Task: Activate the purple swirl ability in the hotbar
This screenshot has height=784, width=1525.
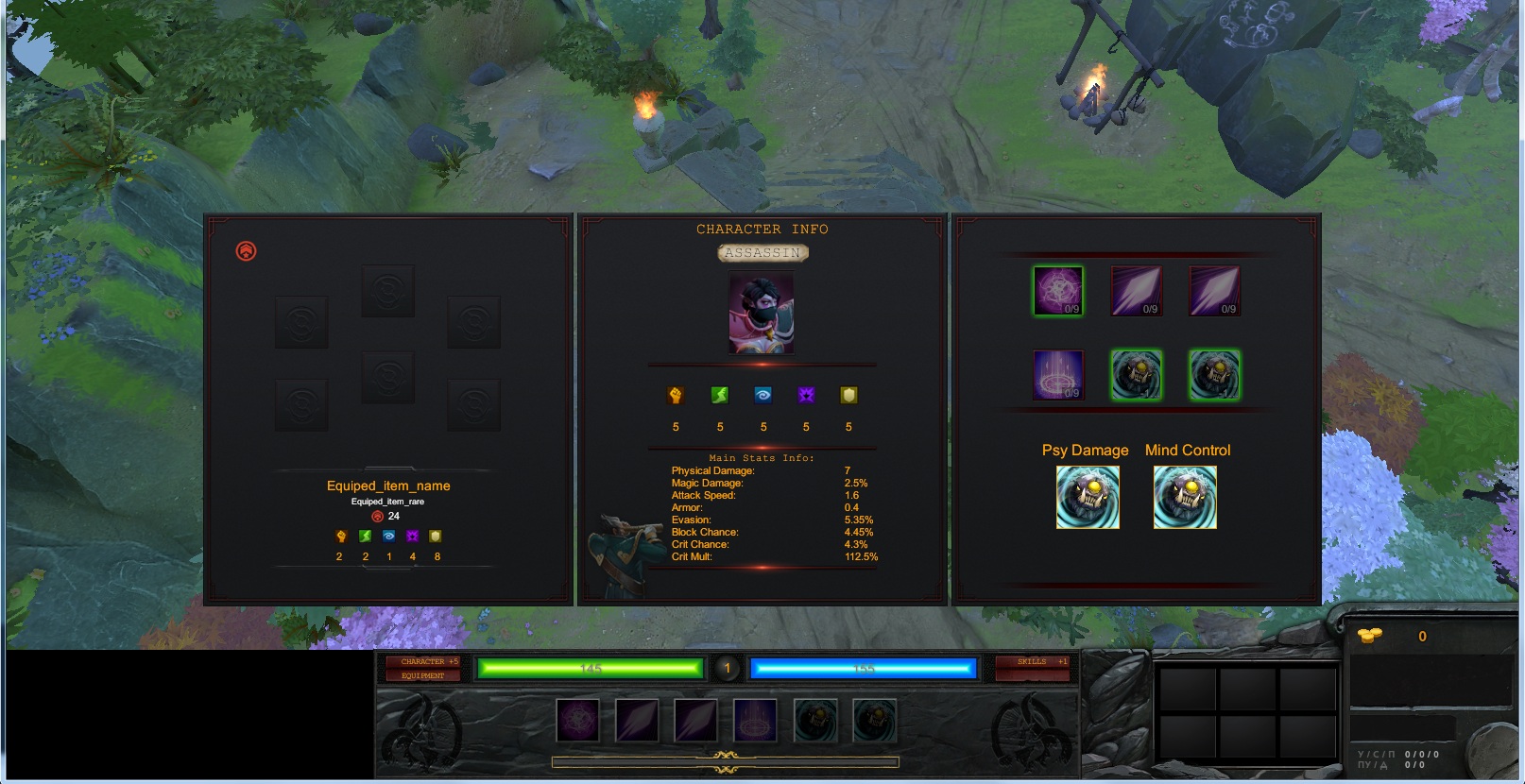Action: click(577, 722)
